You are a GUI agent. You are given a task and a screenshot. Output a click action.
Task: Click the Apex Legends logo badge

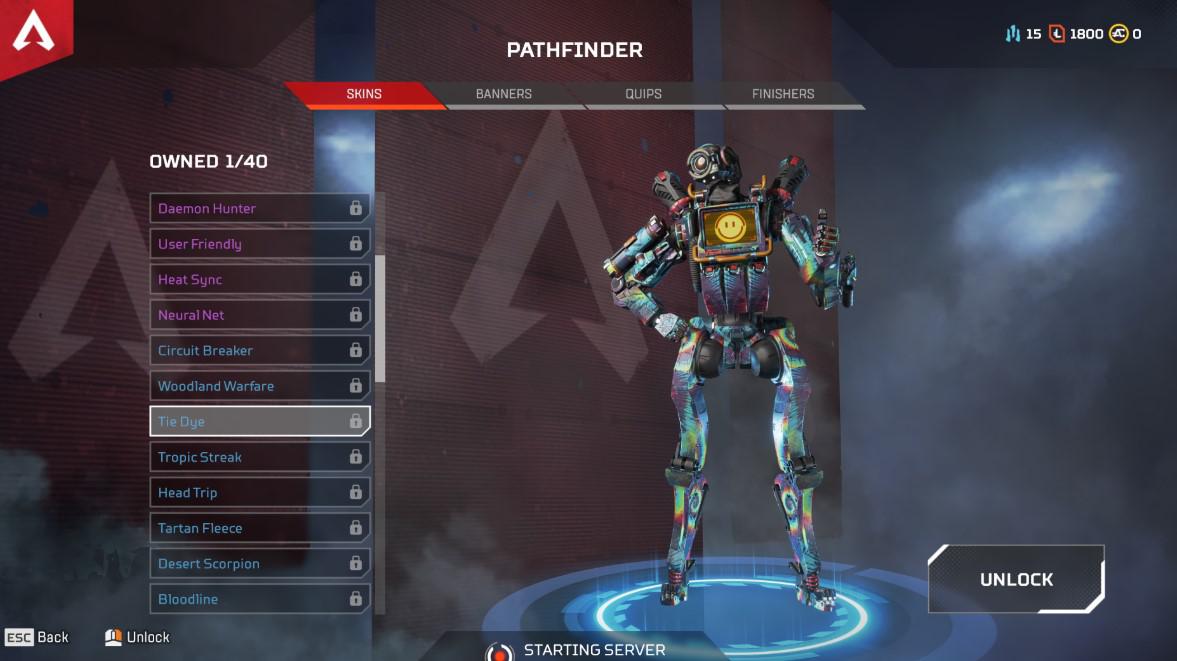click(33, 37)
